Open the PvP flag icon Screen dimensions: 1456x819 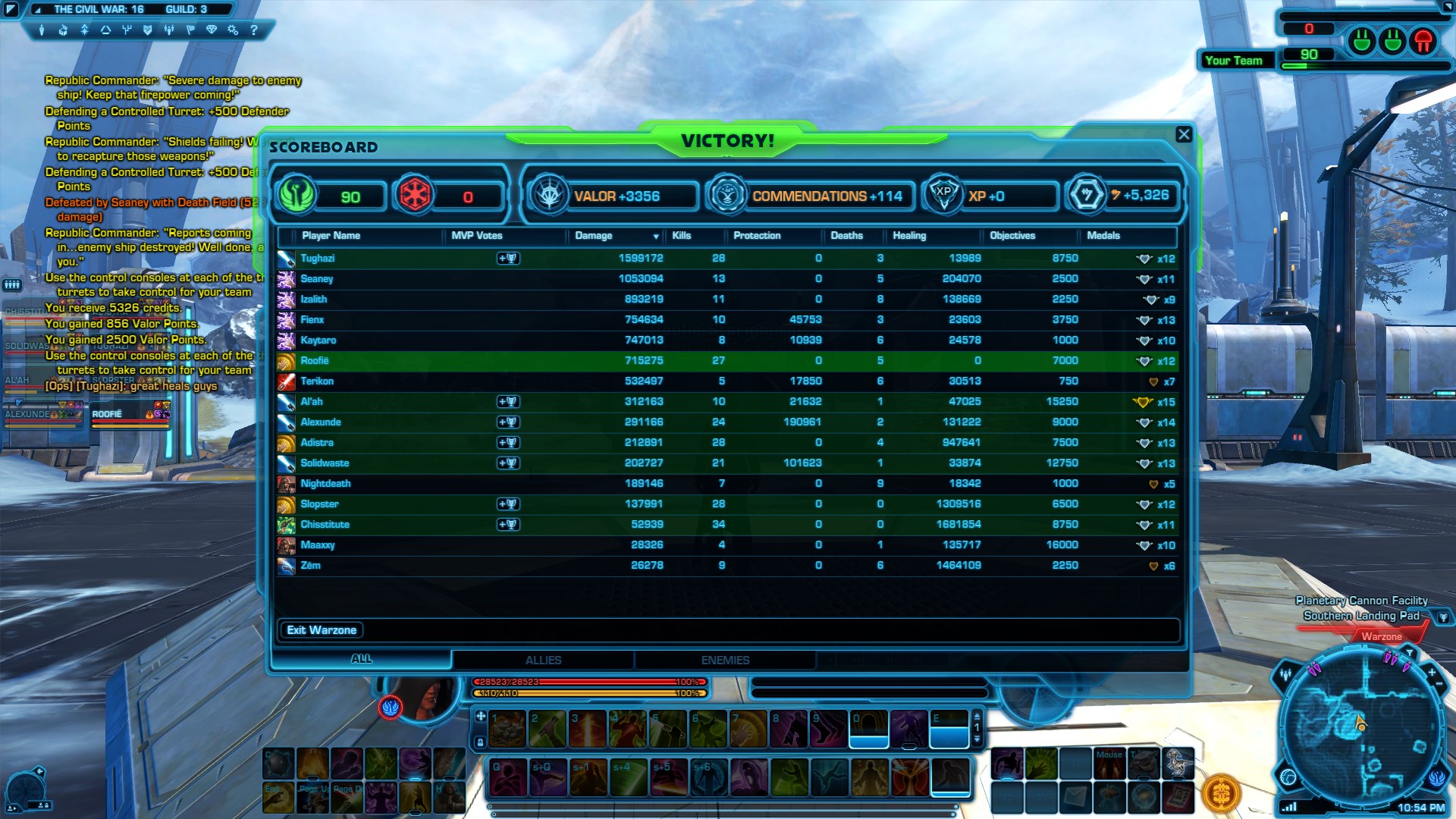pyautogui.click(x=191, y=31)
